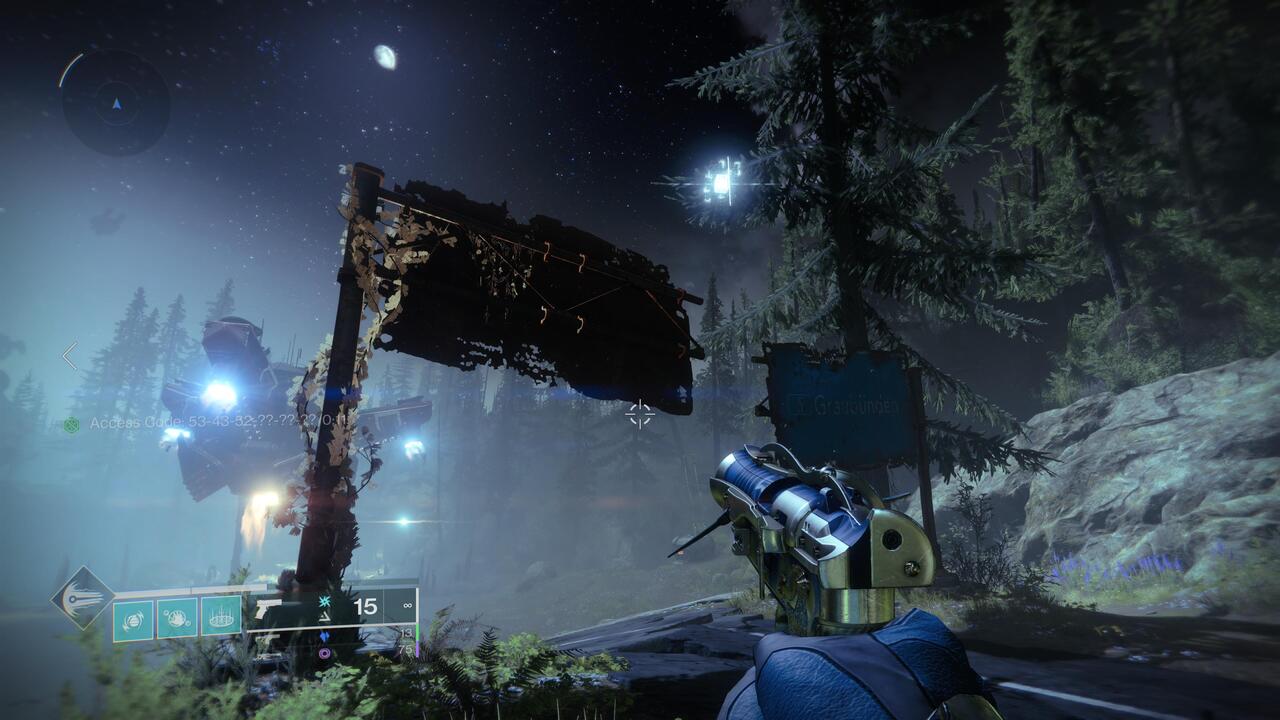Click the purple heavy ammo reserve bar

[417, 646]
